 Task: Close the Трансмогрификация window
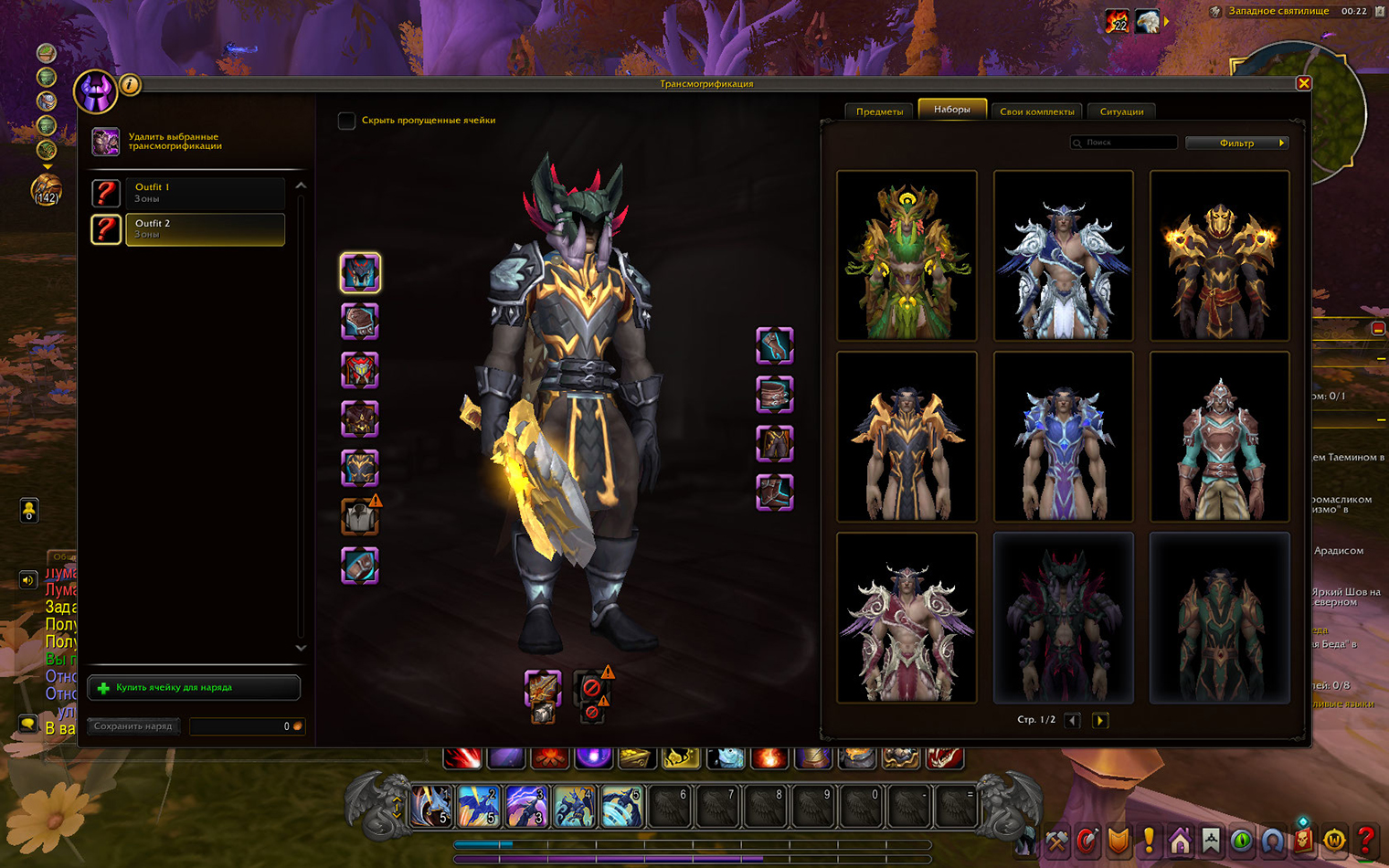[1304, 83]
